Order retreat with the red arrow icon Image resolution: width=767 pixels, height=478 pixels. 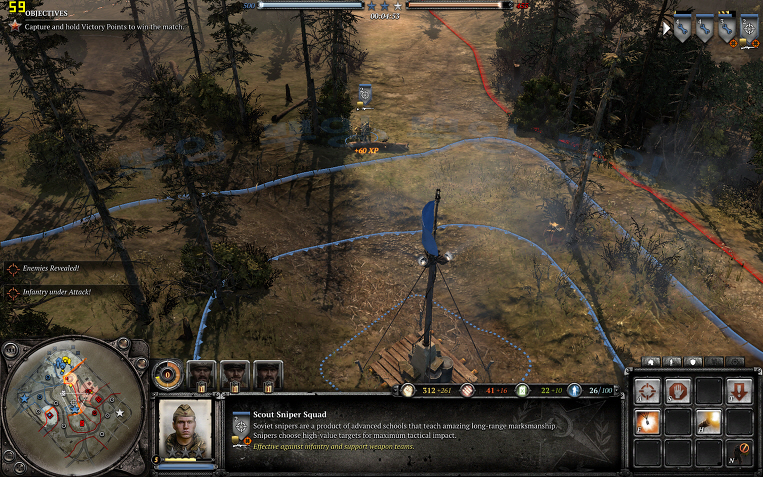(x=739, y=391)
